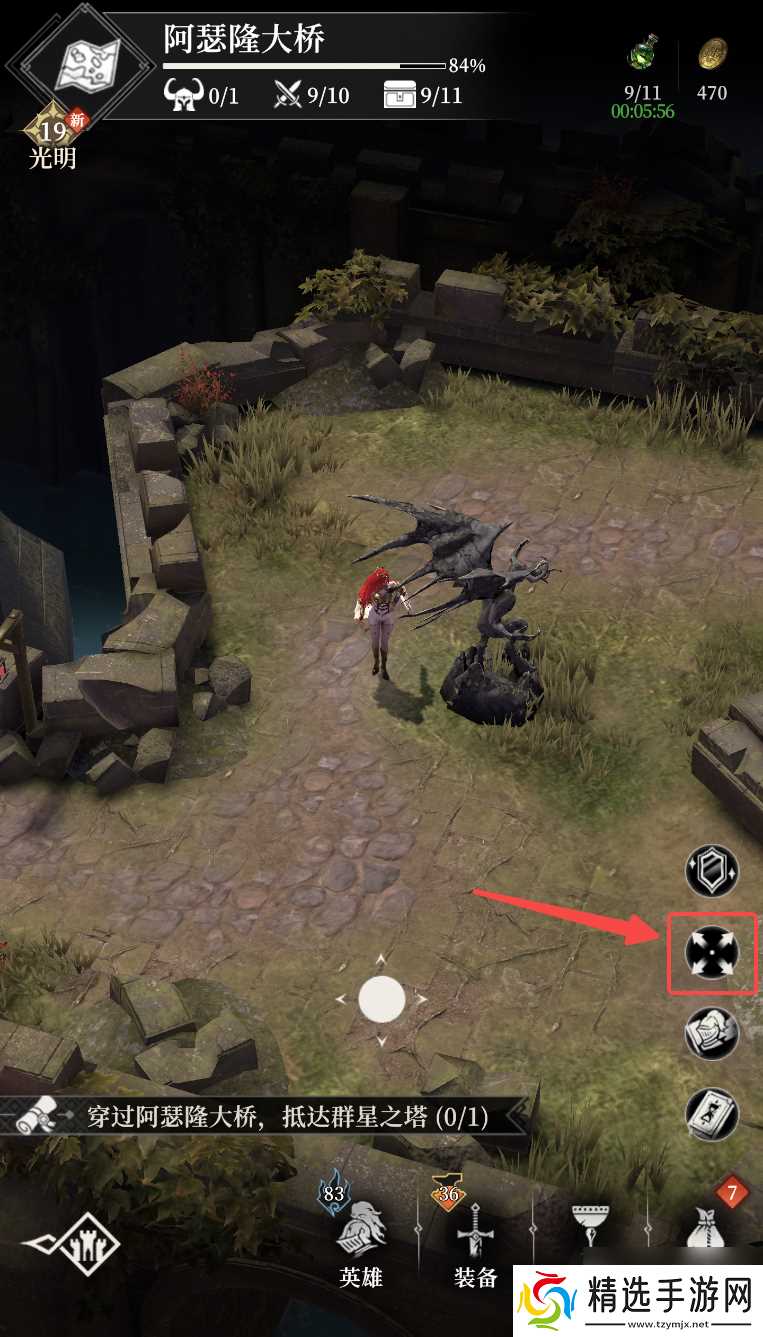Tap the boss horned helmet objective icon
The width and height of the screenshot is (763, 1337).
pyautogui.click(x=182, y=95)
